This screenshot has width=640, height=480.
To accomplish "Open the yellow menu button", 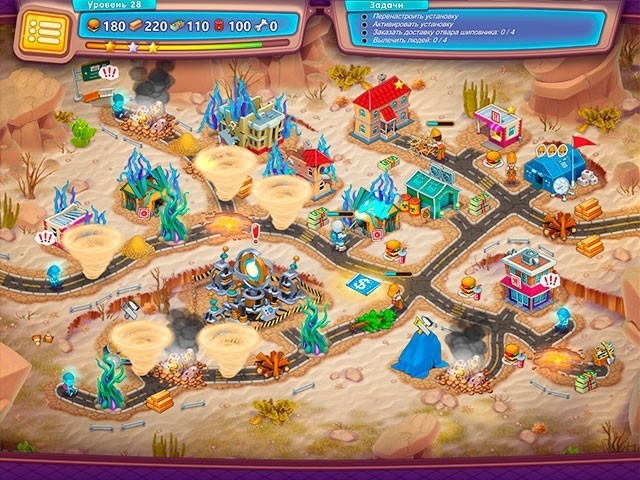I will point(40,29).
